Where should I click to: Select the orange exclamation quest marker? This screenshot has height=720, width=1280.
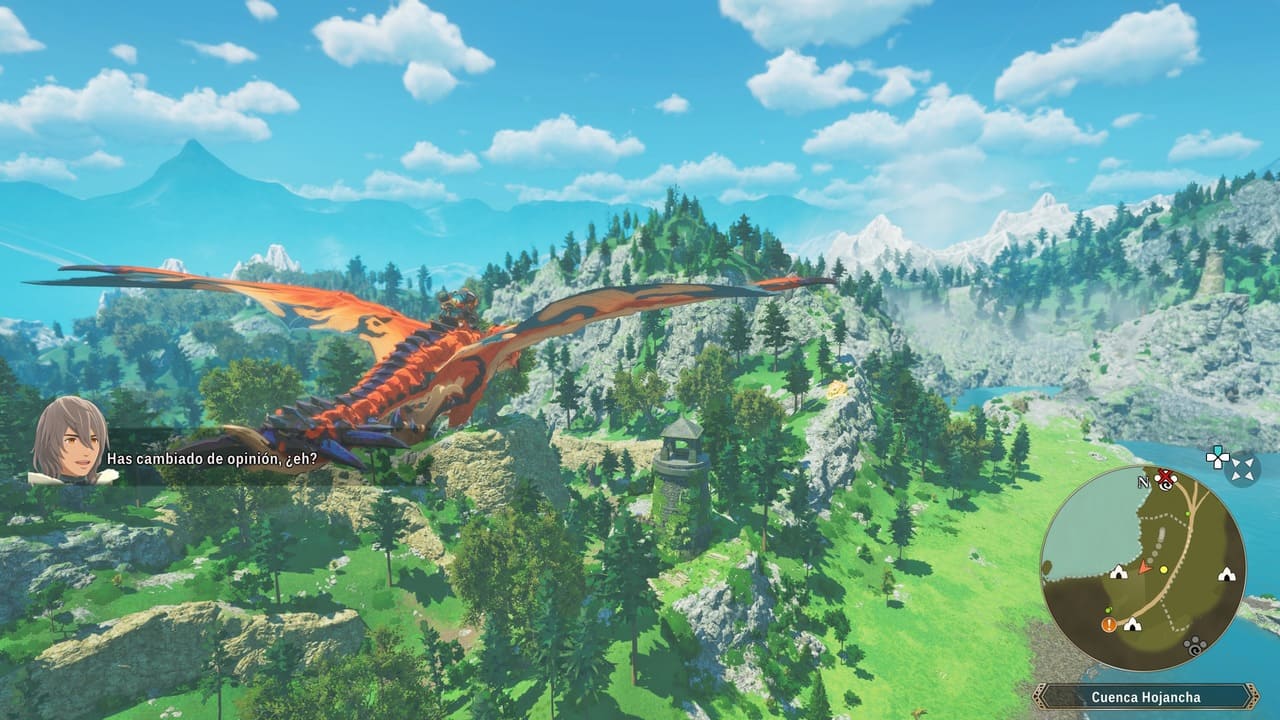point(1109,624)
